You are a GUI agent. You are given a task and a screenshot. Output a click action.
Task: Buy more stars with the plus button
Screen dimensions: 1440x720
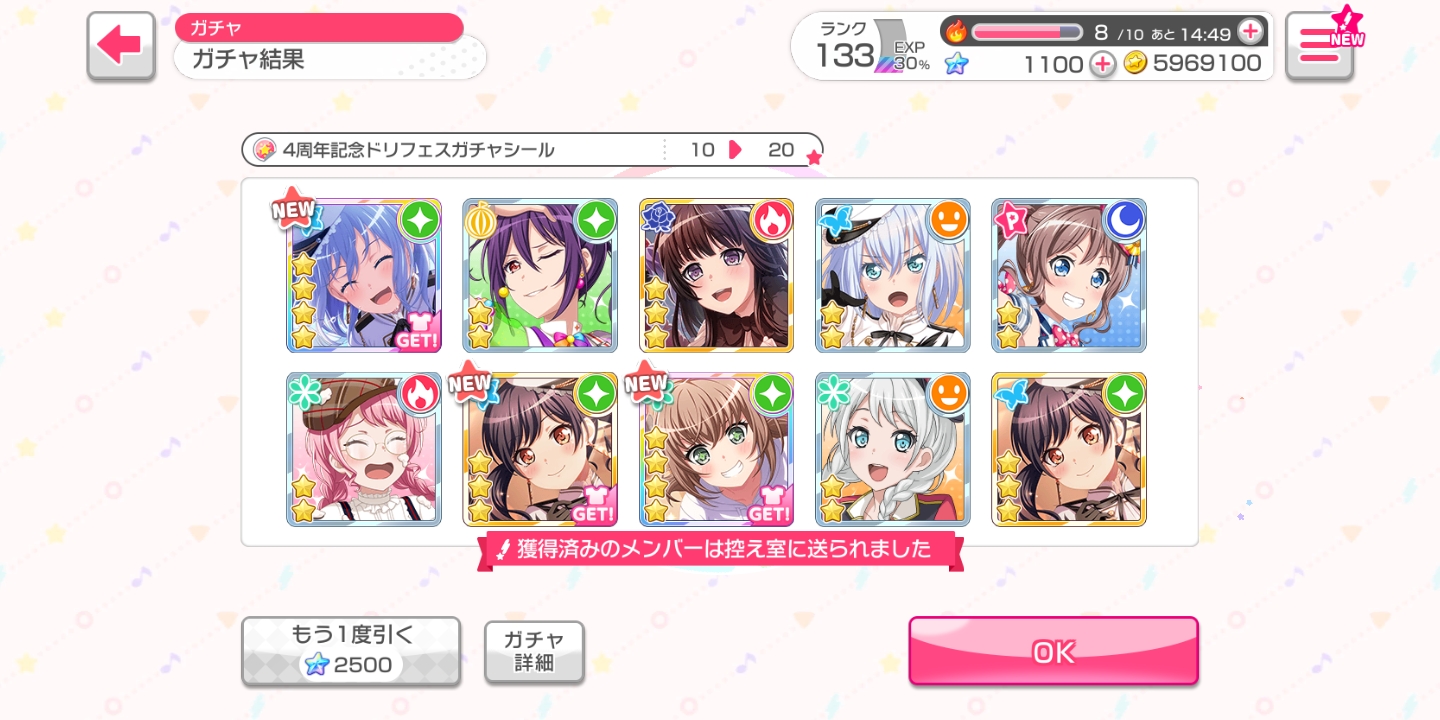click(x=1102, y=64)
